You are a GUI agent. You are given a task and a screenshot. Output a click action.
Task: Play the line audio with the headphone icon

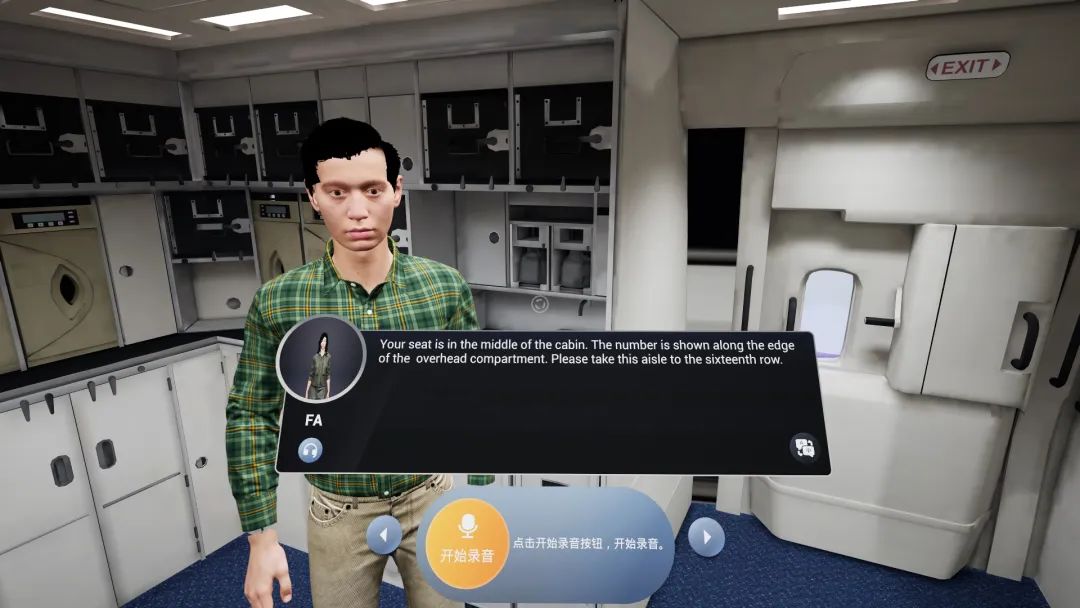[x=310, y=450]
